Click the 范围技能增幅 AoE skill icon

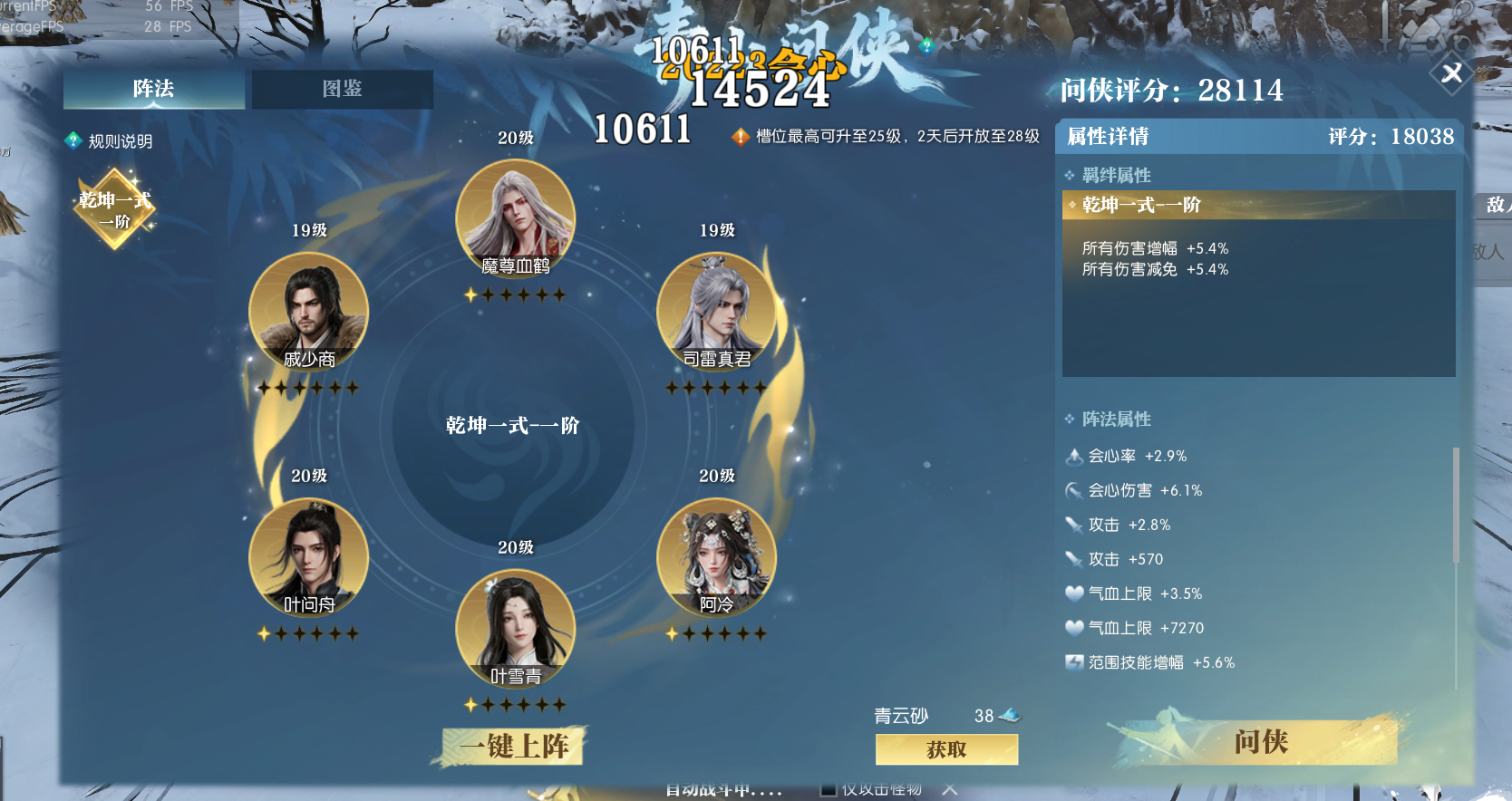(x=1073, y=662)
